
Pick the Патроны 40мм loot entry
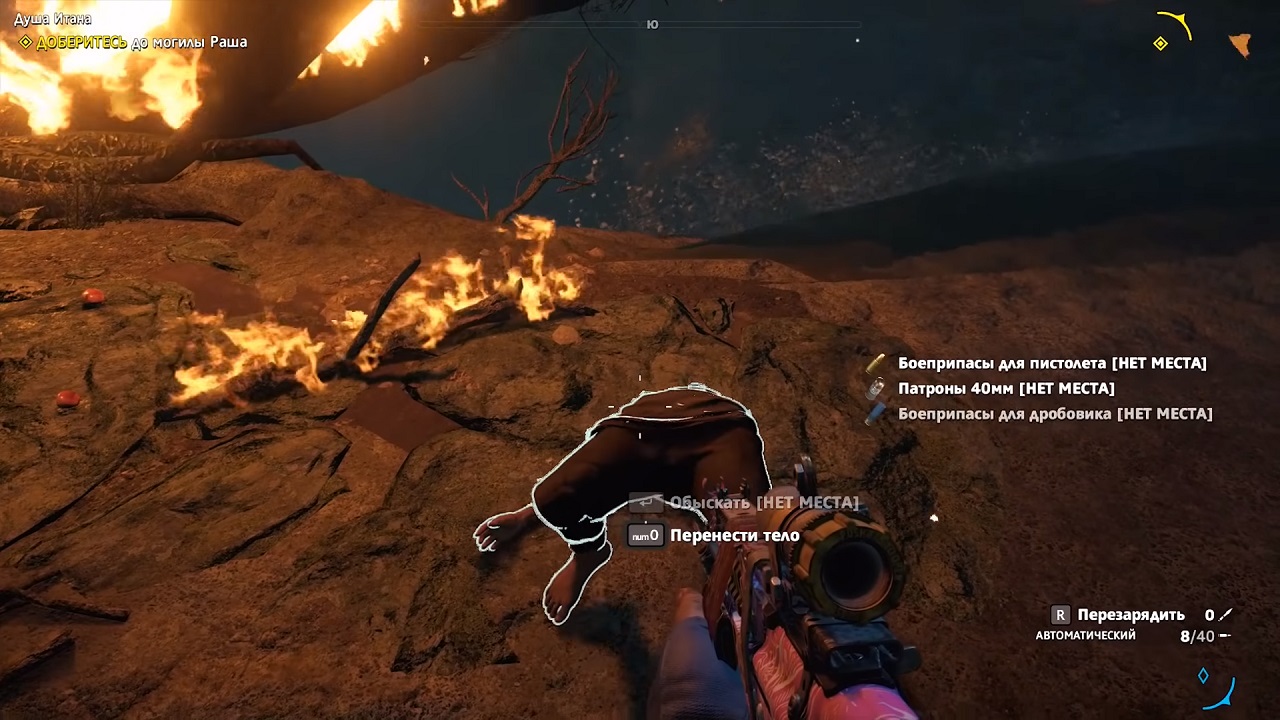[x=1005, y=388]
